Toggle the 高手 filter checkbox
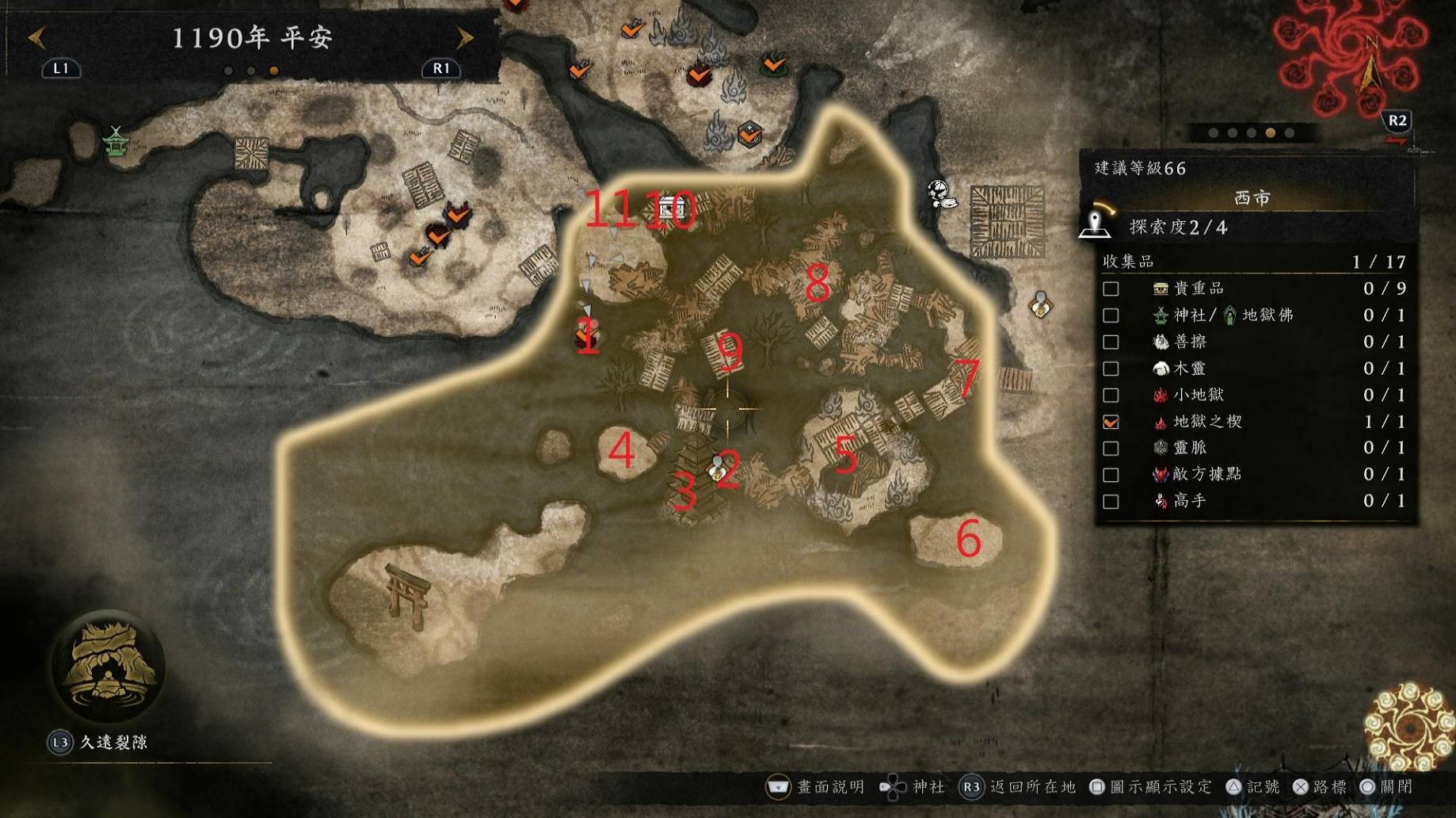 point(1111,501)
